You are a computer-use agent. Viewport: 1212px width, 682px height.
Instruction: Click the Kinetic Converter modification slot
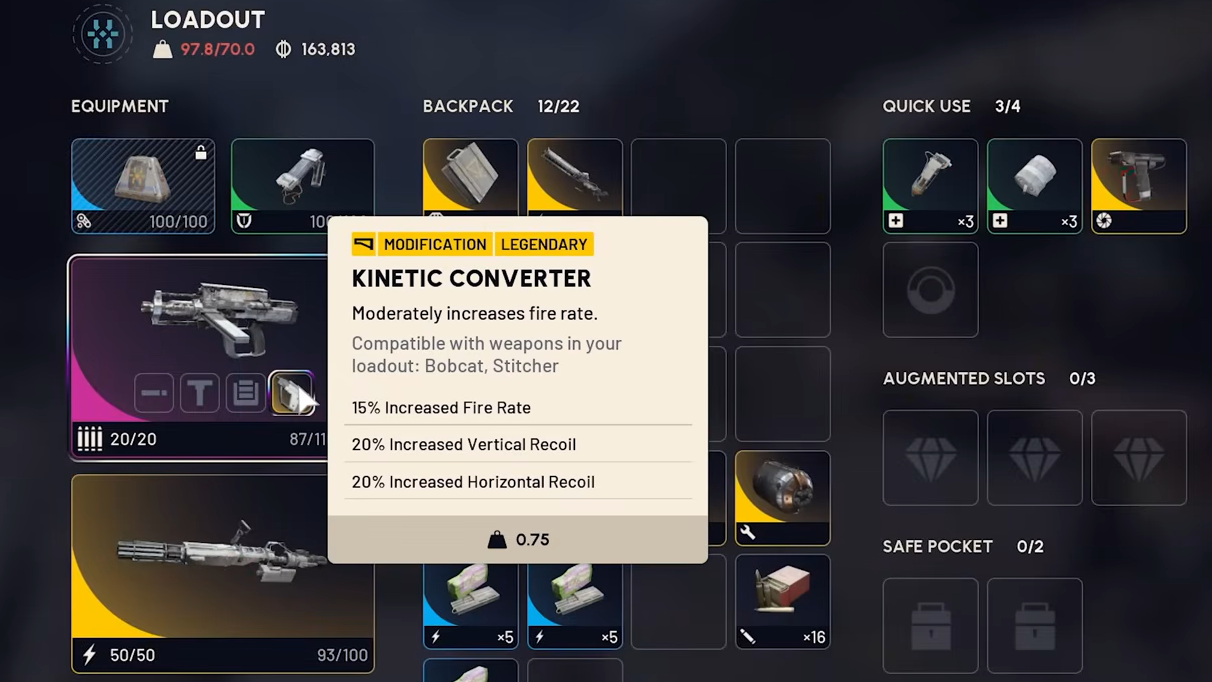[x=291, y=393]
